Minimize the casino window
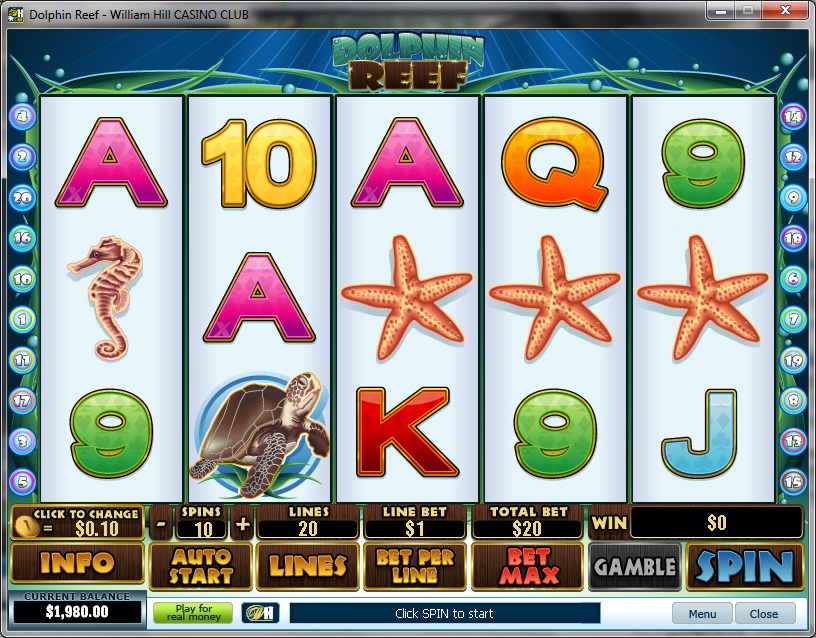Image resolution: width=816 pixels, height=638 pixels. (x=722, y=10)
